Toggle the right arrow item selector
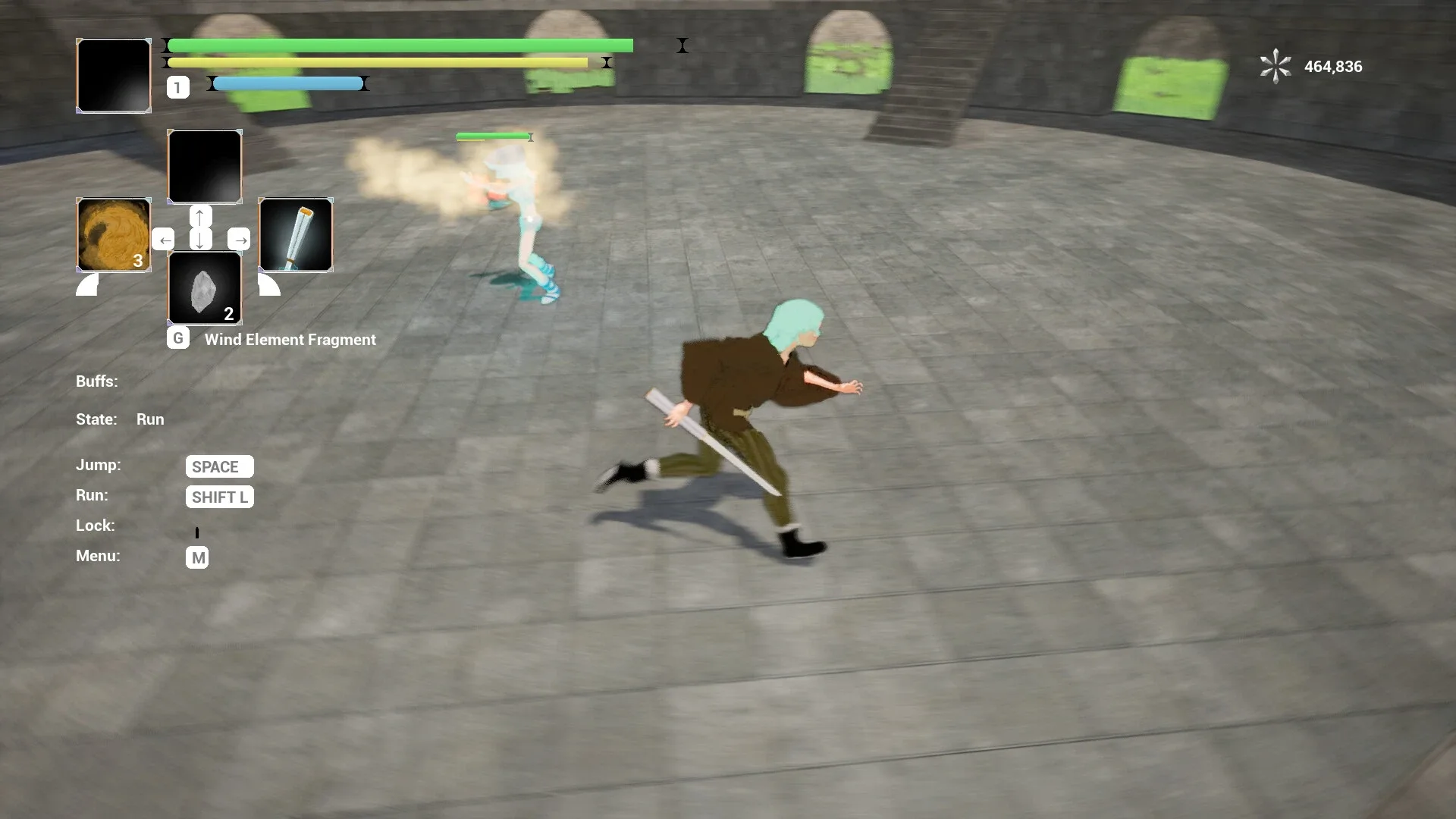Screen dimensions: 1456x819 [240, 240]
